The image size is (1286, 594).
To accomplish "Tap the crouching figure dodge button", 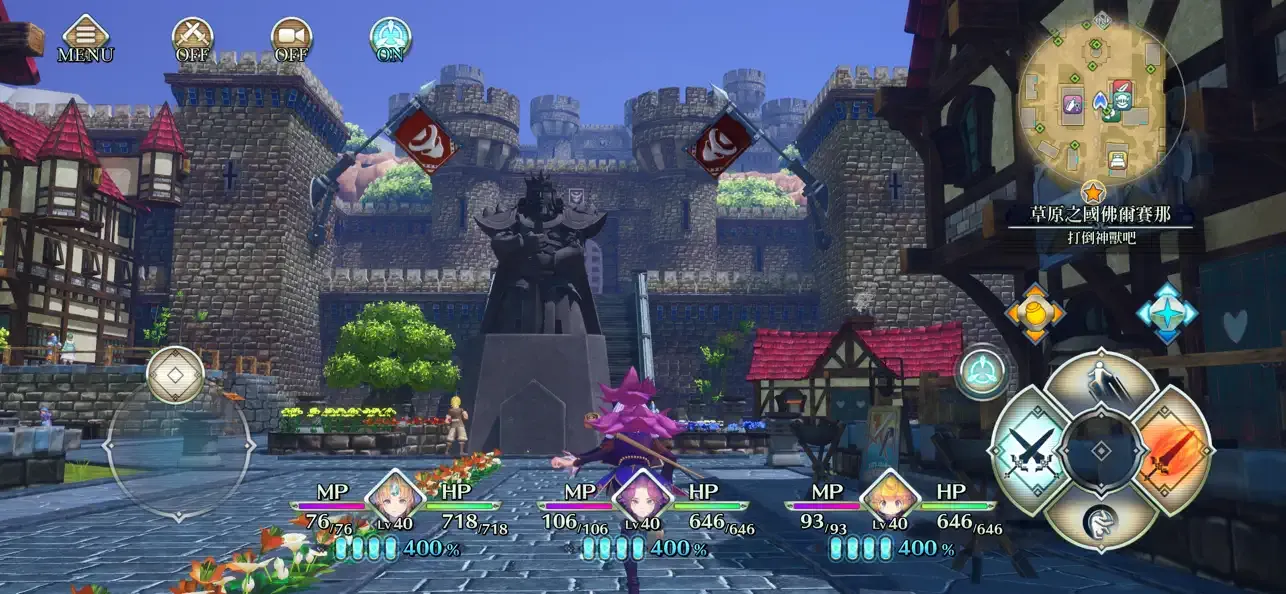I will (1100, 520).
